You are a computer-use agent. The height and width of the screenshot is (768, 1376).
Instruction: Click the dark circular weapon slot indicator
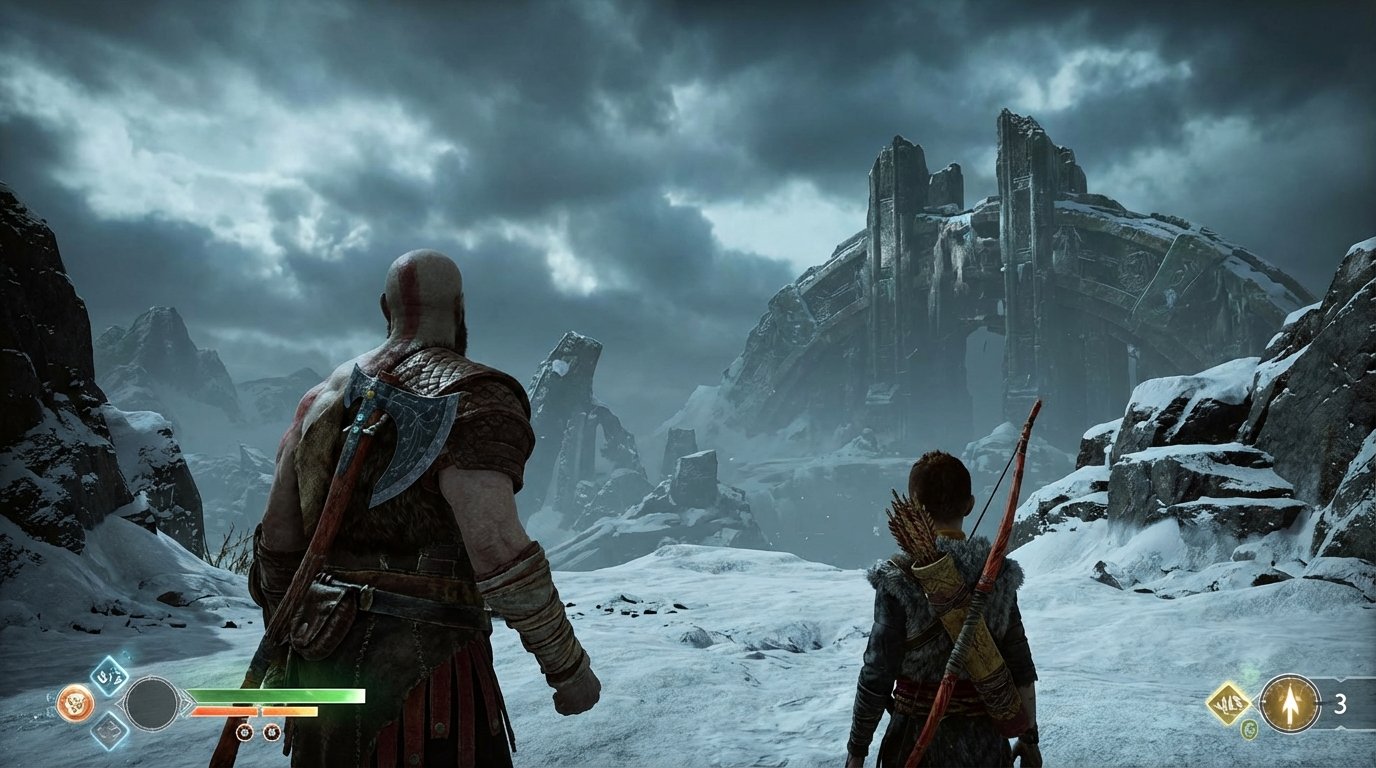pyautogui.click(x=154, y=703)
